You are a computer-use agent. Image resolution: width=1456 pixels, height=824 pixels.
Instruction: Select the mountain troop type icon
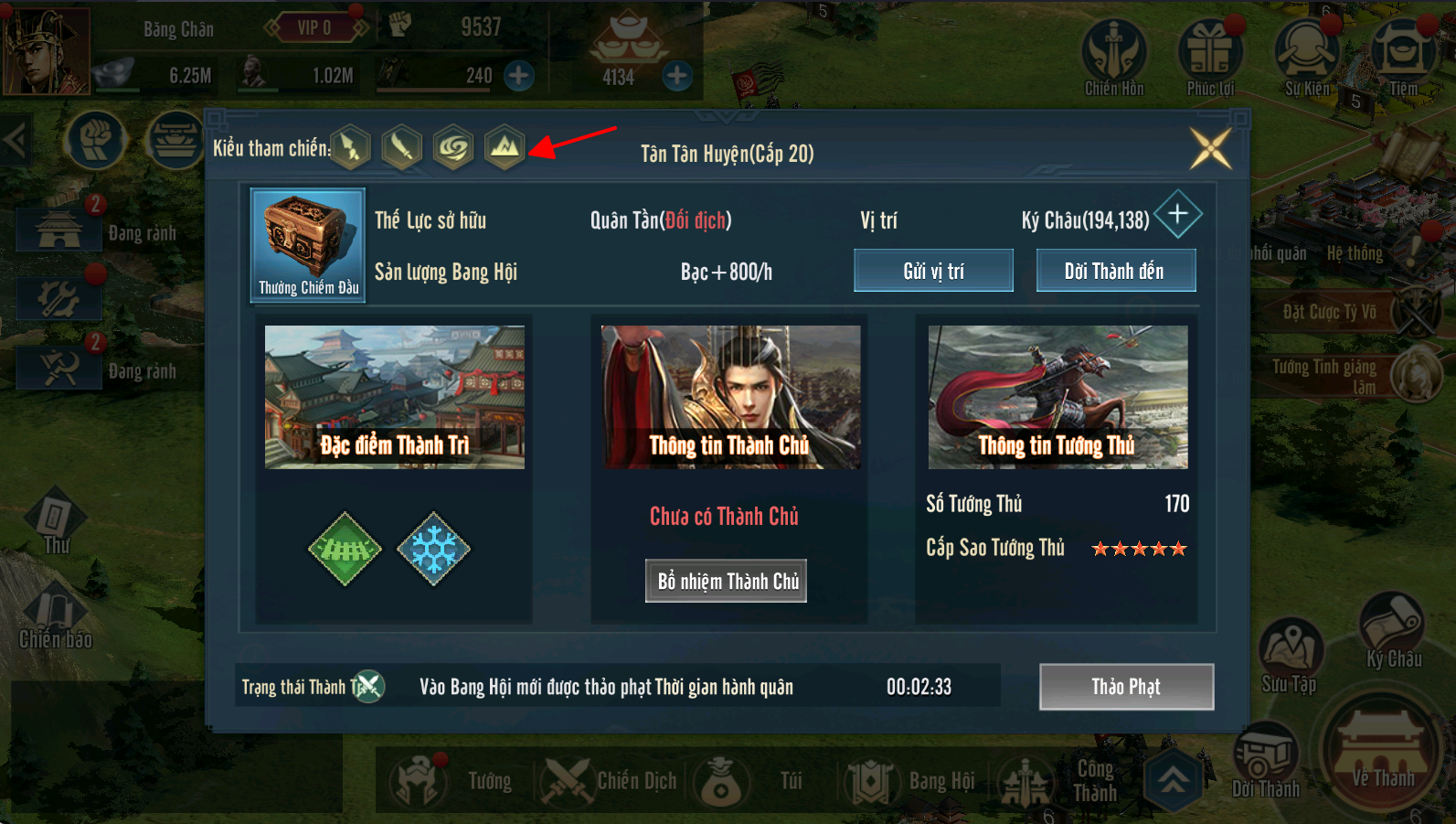pyautogui.click(x=505, y=146)
